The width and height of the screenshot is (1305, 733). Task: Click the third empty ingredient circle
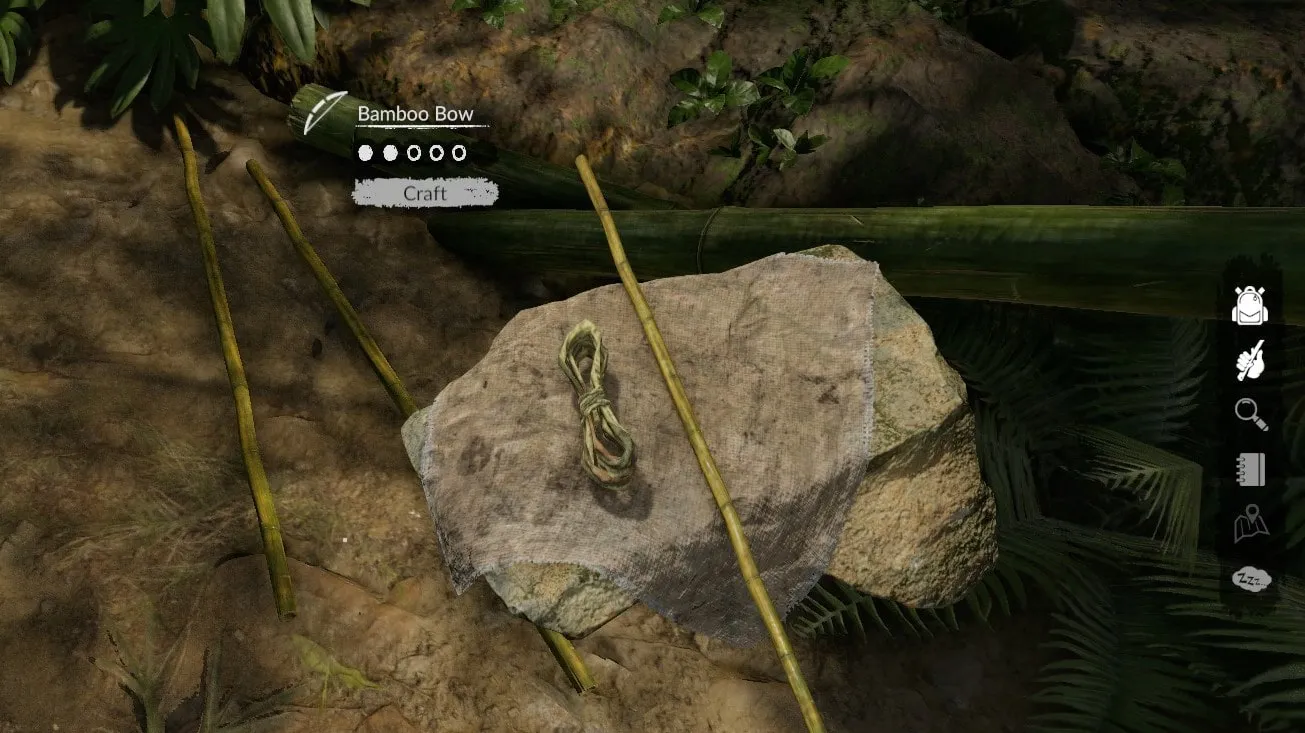[x=414, y=153]
